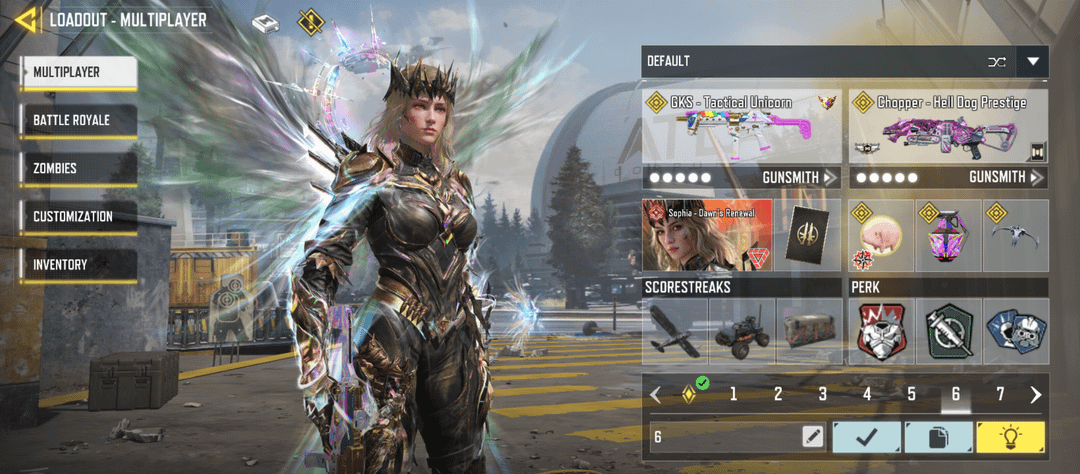Select the Chopper Hell Dog Prestige weapon
The width and height of the screenshot is (1080, 474).
pyautogui.click(x=948, y=127)
